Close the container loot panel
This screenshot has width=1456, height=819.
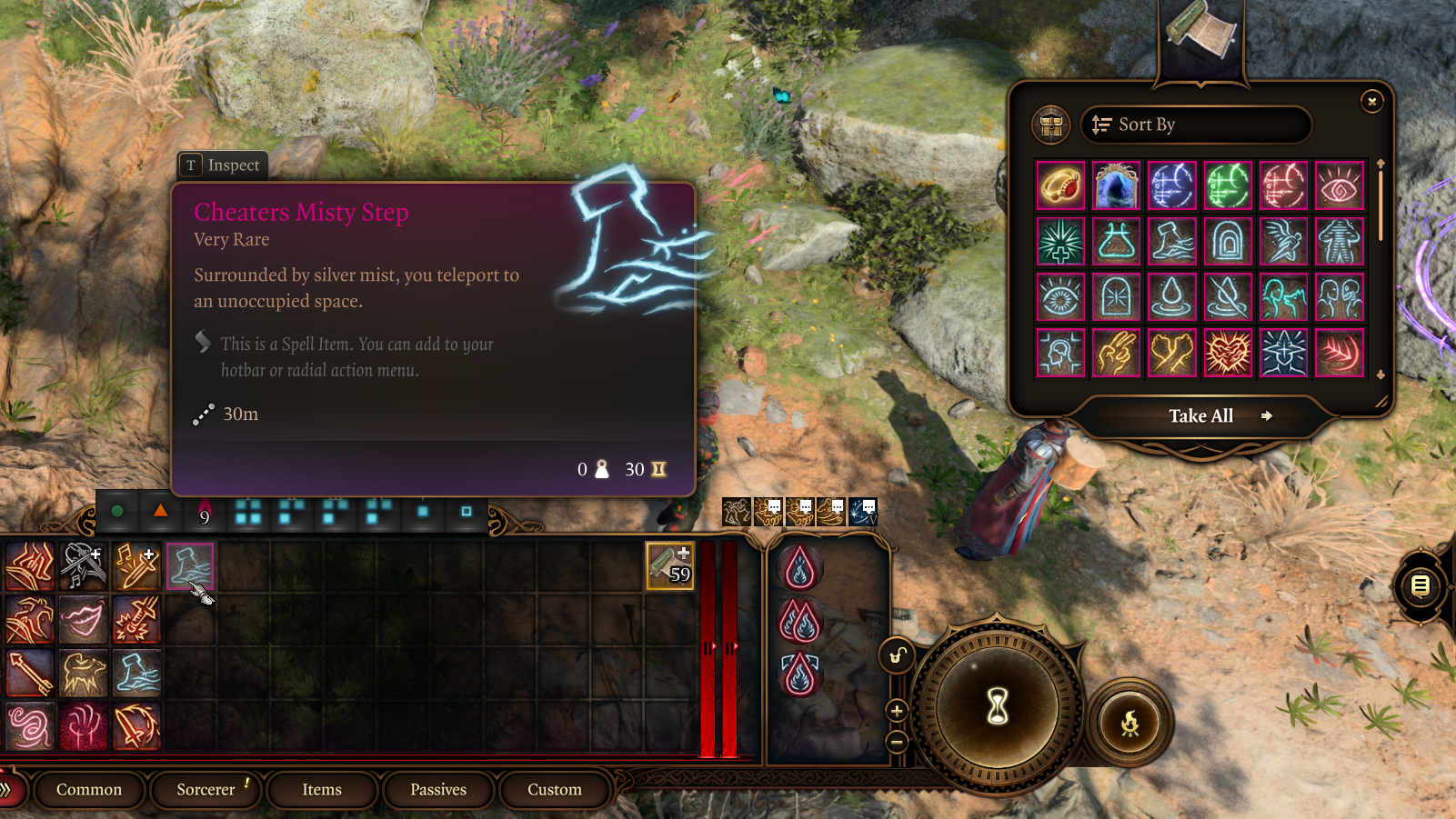click(x=1371, y=101)
